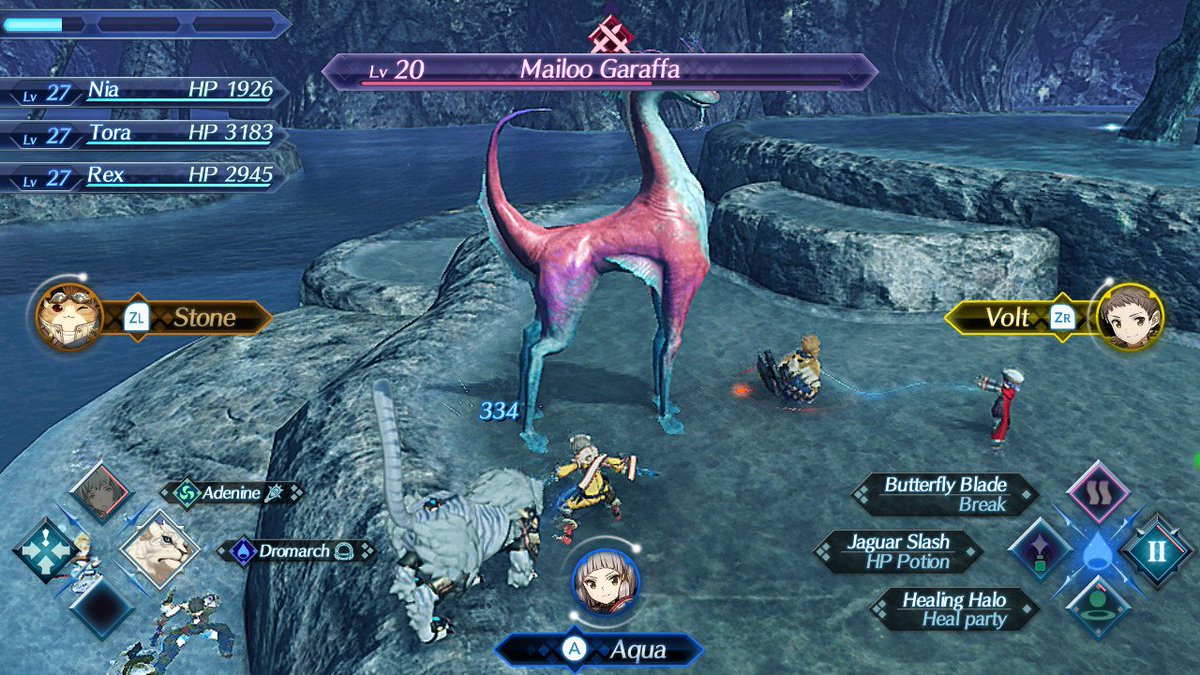
Task: Choose the Jaguar Slash HP Potion art label
Action: 898,552
